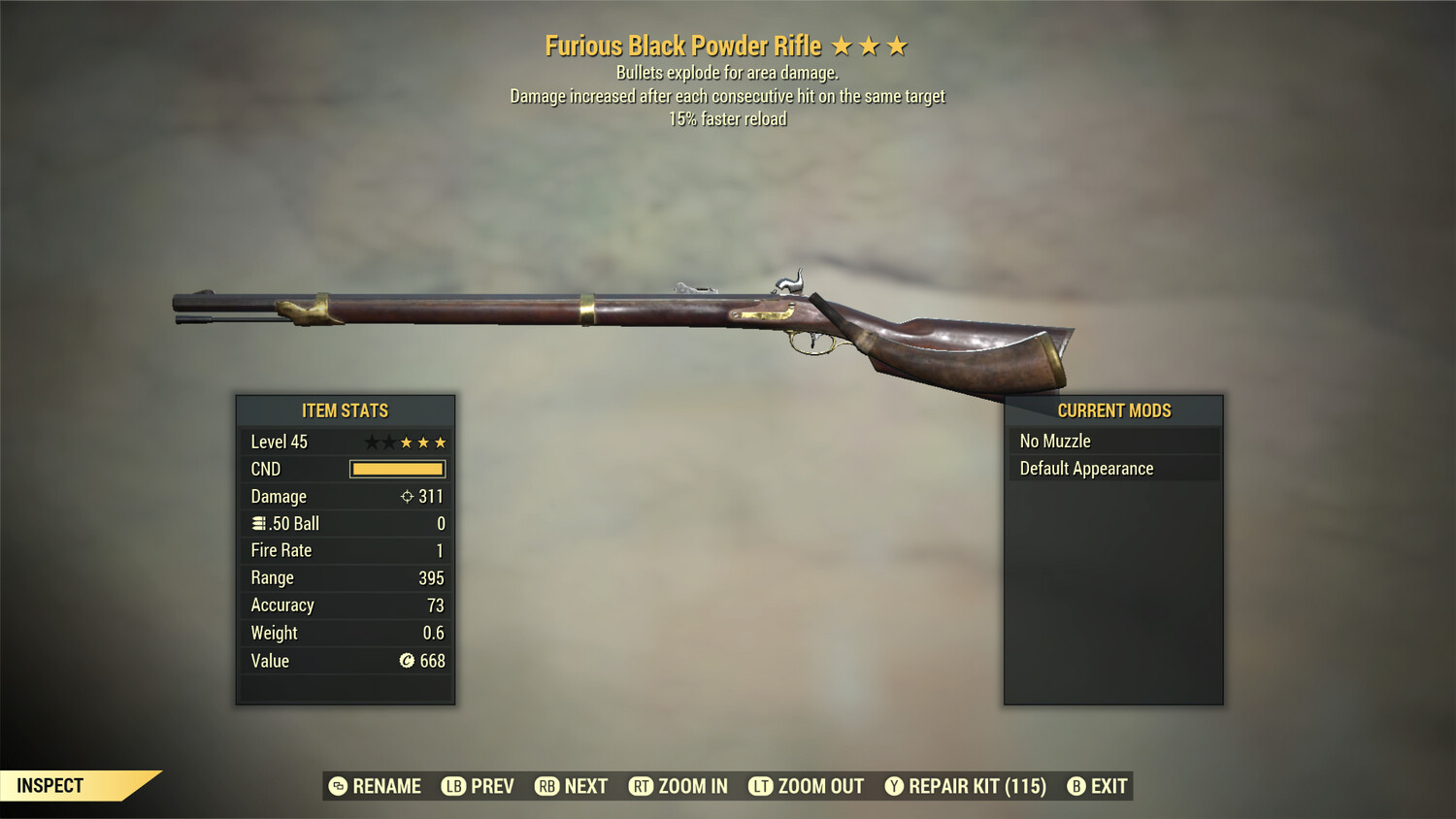The height and width of the screenshot is (819, 1456).
Task: Click the menu glyph next to RENAME
Action: tap(339, 786)
